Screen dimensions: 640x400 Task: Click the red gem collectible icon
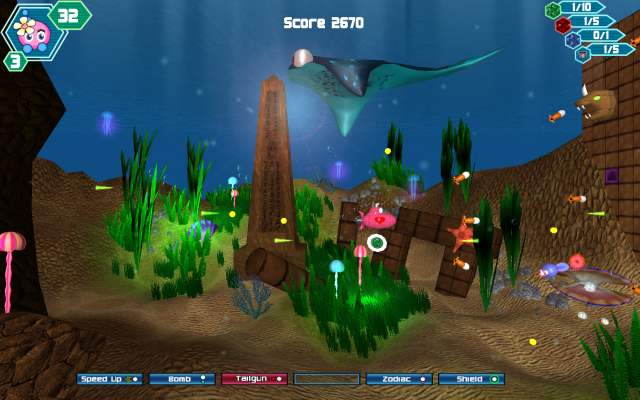tap(564, 24)
